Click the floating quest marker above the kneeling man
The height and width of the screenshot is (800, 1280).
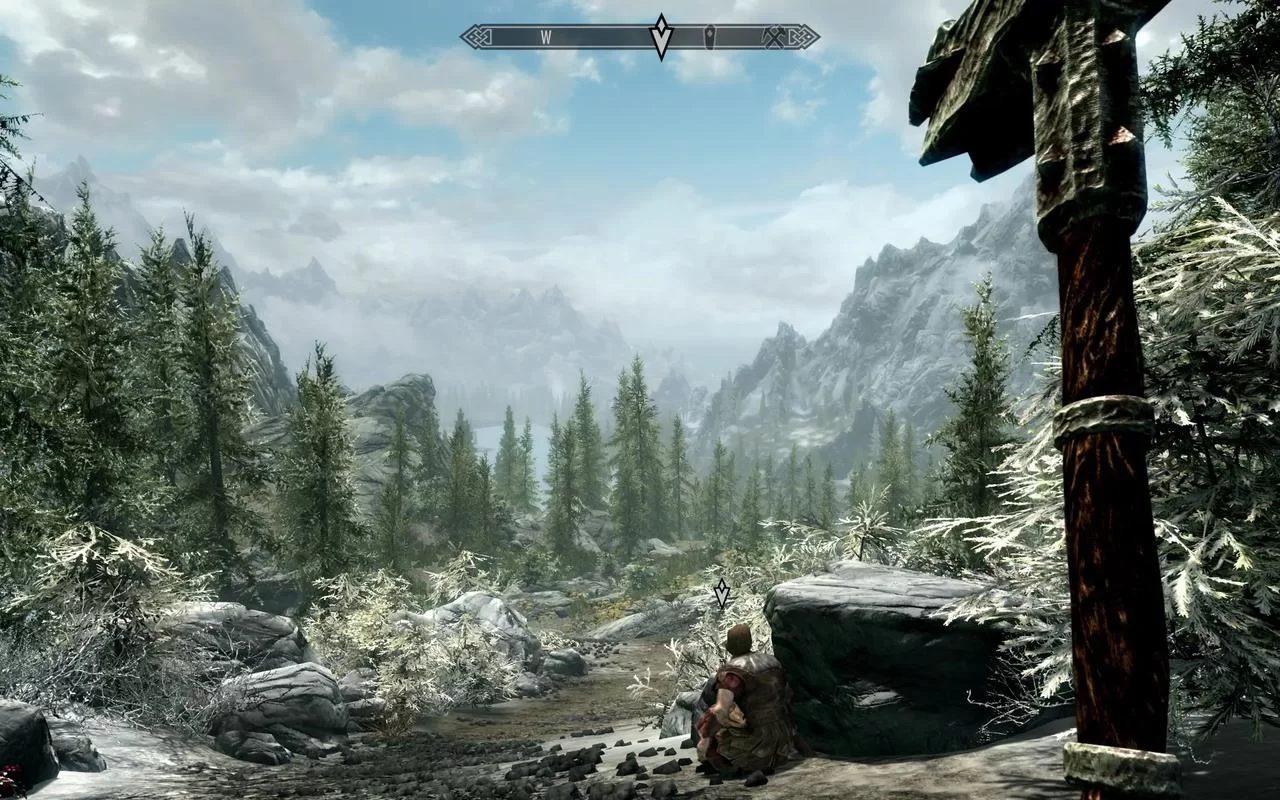point(721,594)
